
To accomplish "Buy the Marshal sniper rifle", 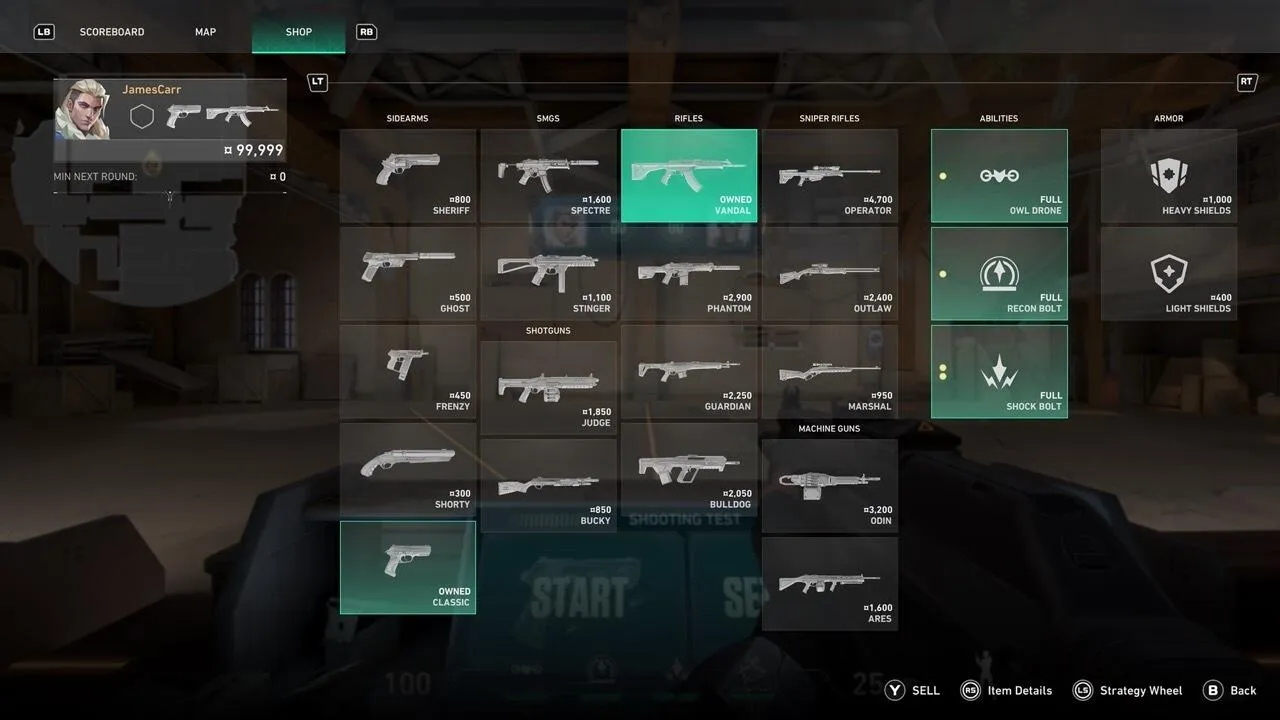I will click(830, 371).
